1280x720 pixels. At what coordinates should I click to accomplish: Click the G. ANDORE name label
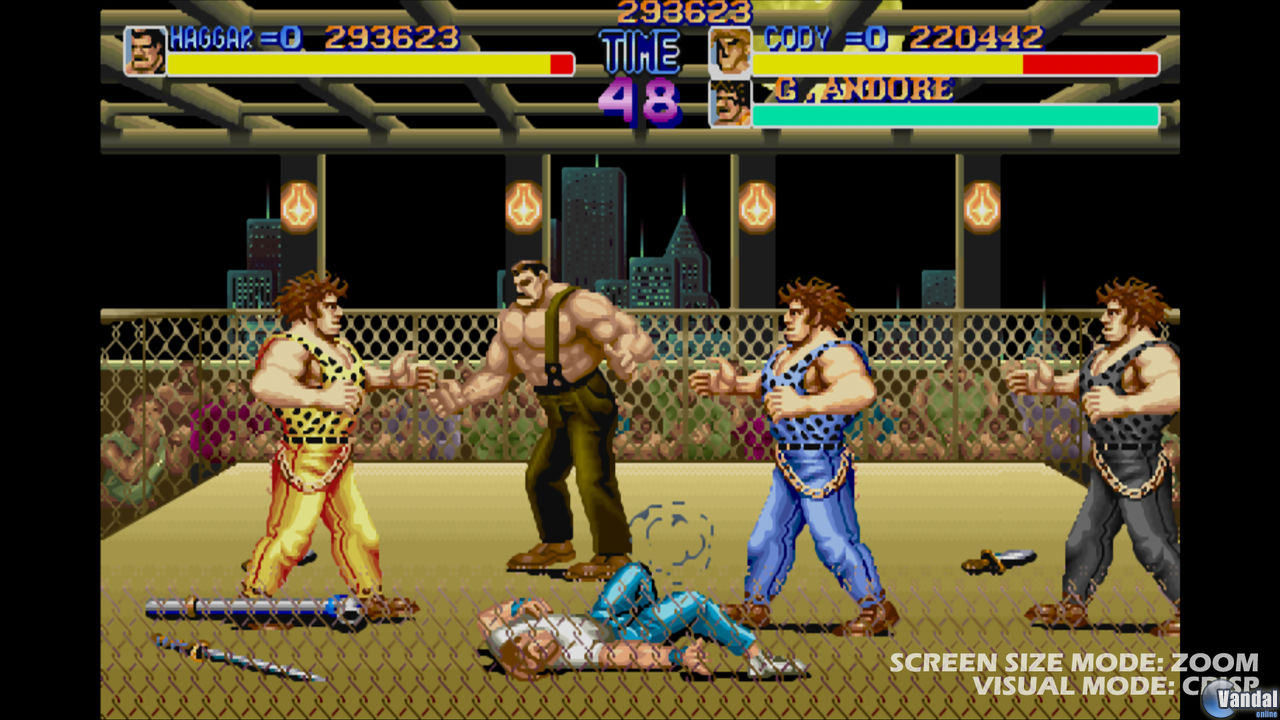point(866,89)
